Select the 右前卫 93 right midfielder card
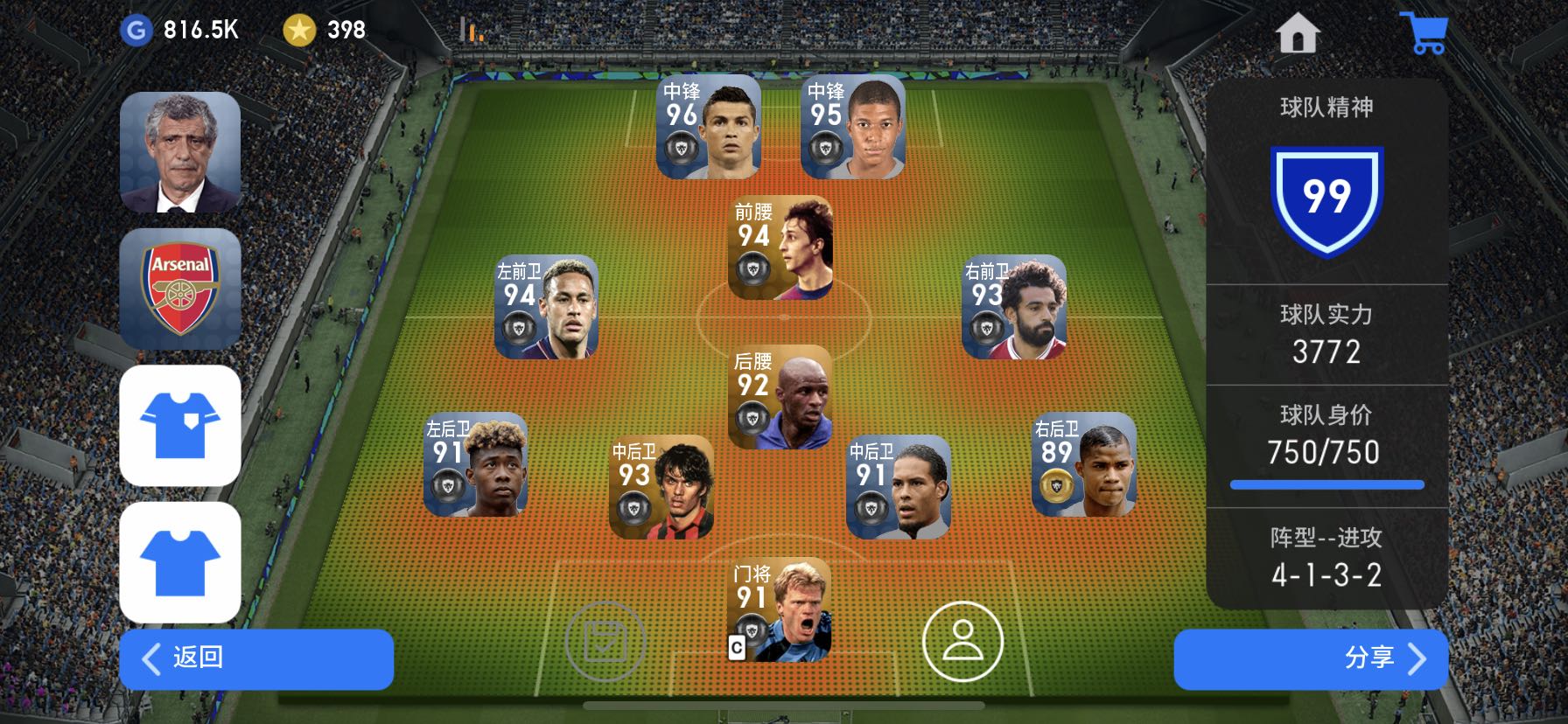This screenshot has height=724, width=1568. pos(1013,307)
